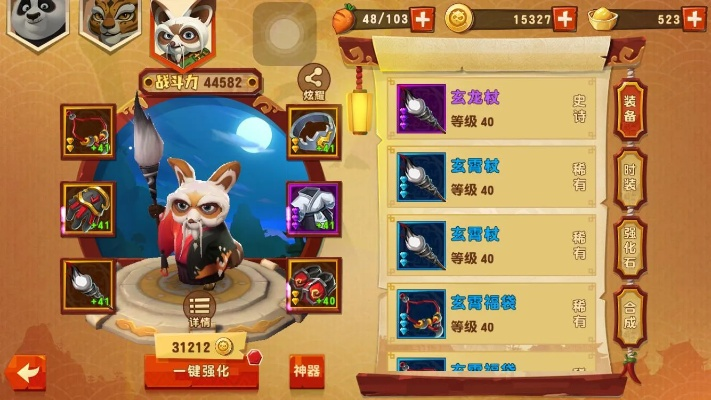This screenshot has height=400, width=711.
Task: Select the equipped red boots slot
Action: (314, 283)
